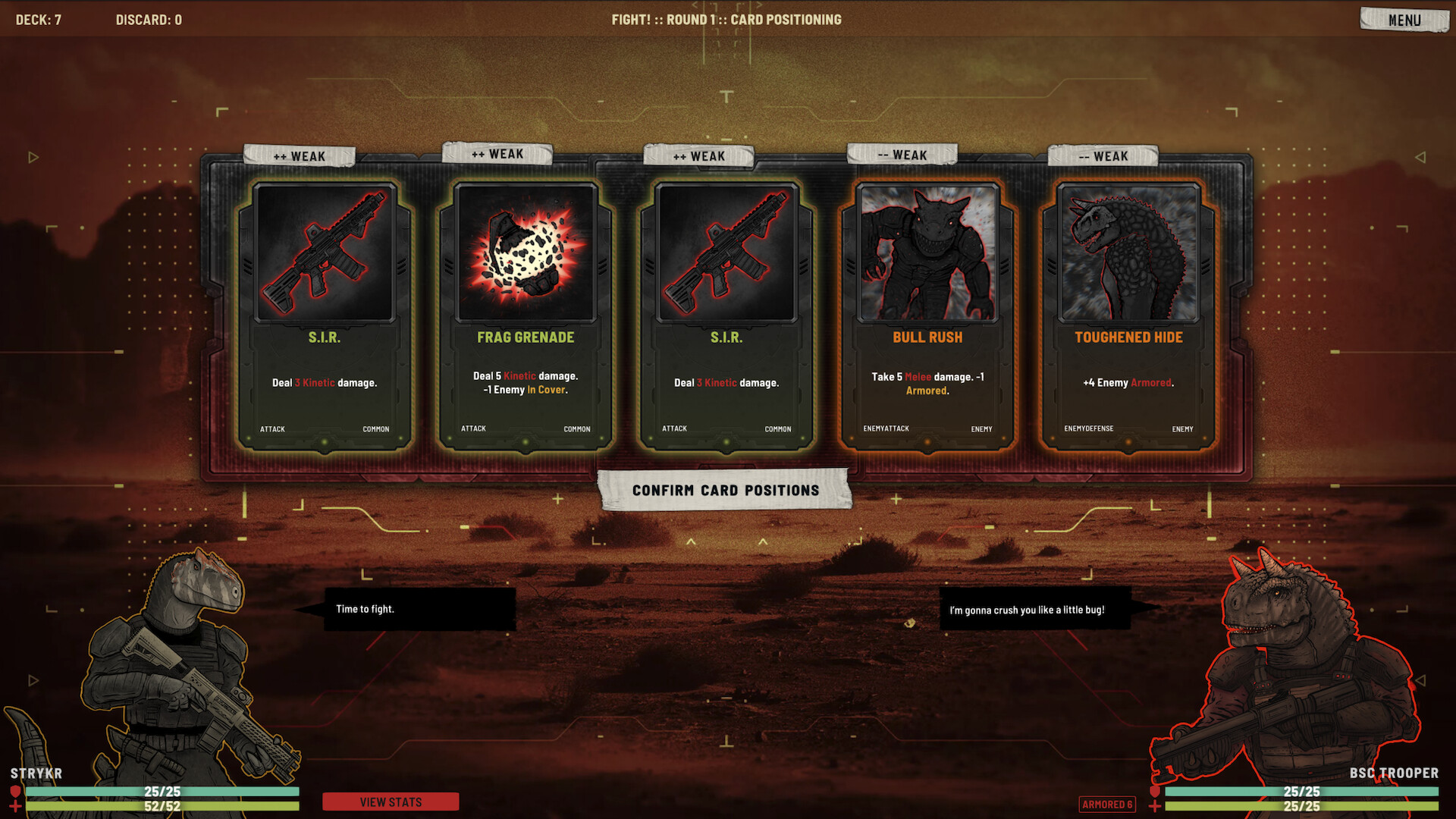Open the MENU in the top right corner

[1404, 19]
